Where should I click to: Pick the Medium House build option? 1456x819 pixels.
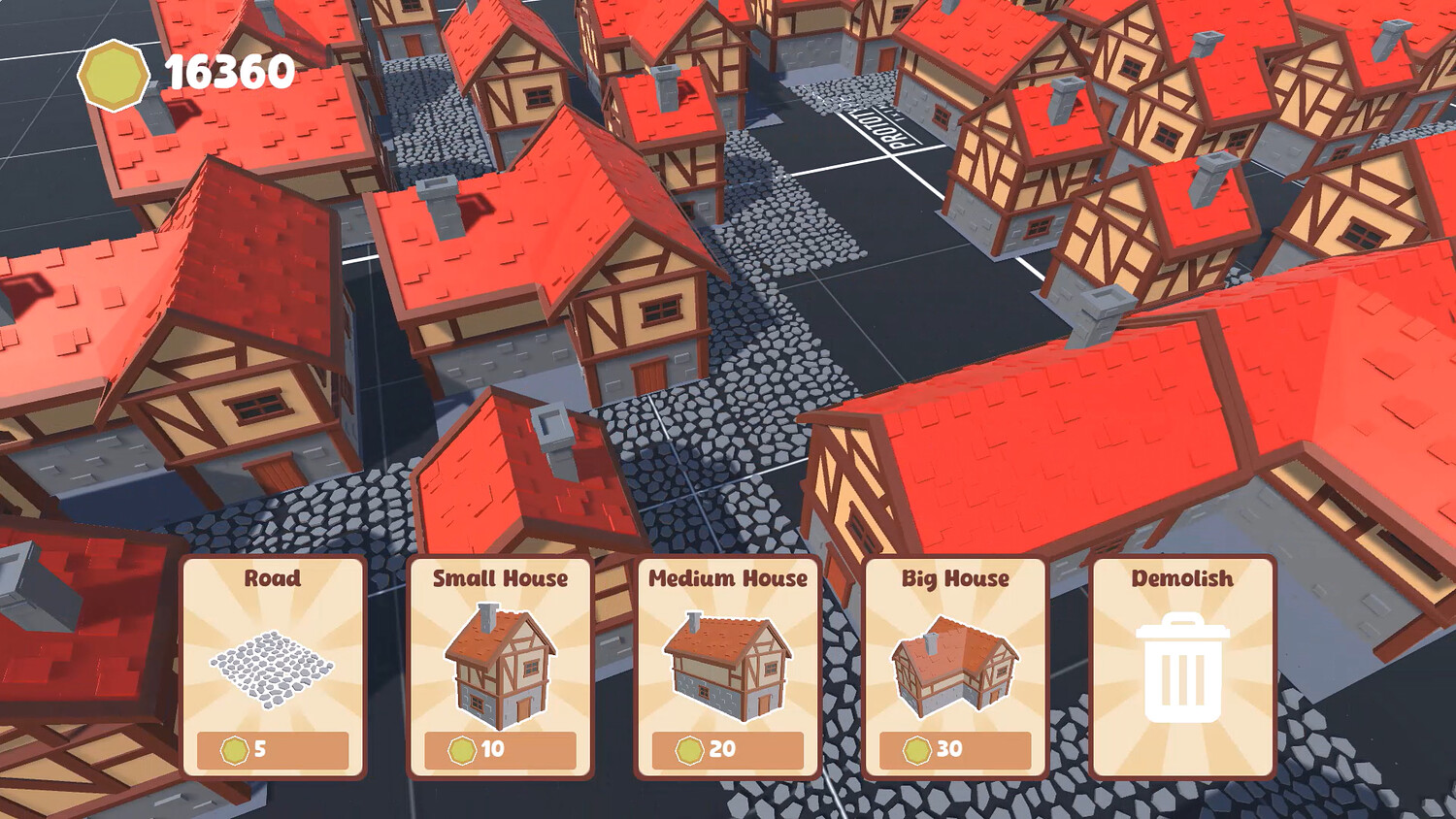pyautogui.click(x=728, y=667)
